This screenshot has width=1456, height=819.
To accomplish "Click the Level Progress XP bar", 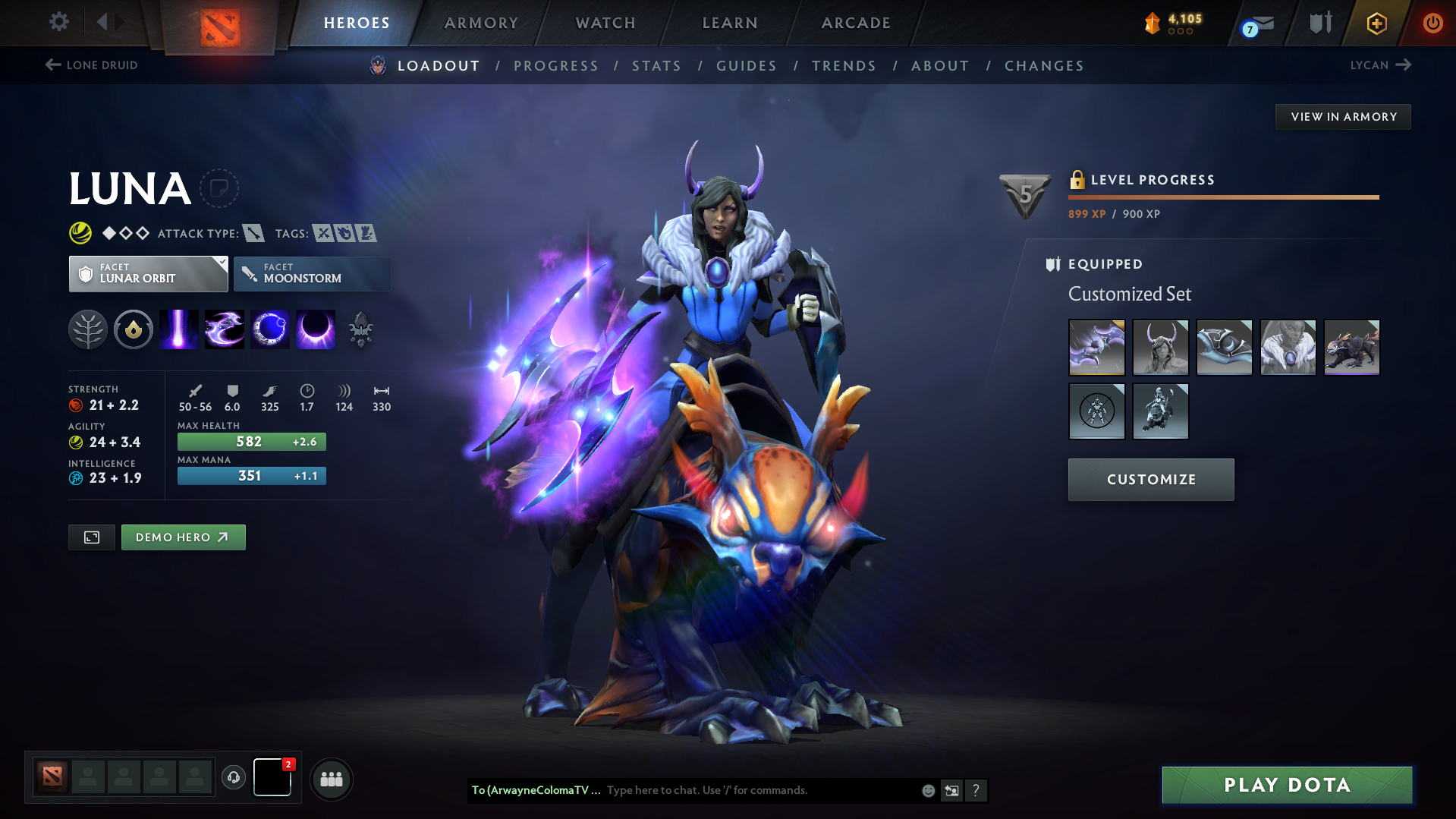I will [1223, 197].
